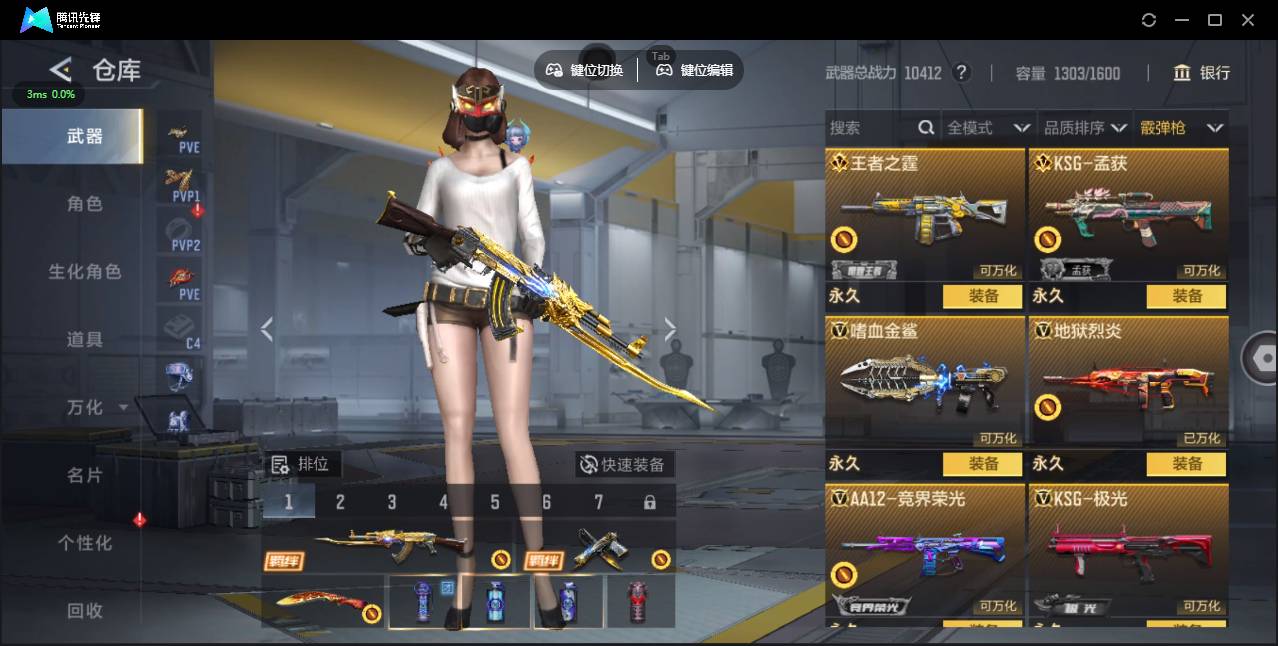
Task: Click the weapon search field
Action: pyautogui.click(x=870, y=128)
